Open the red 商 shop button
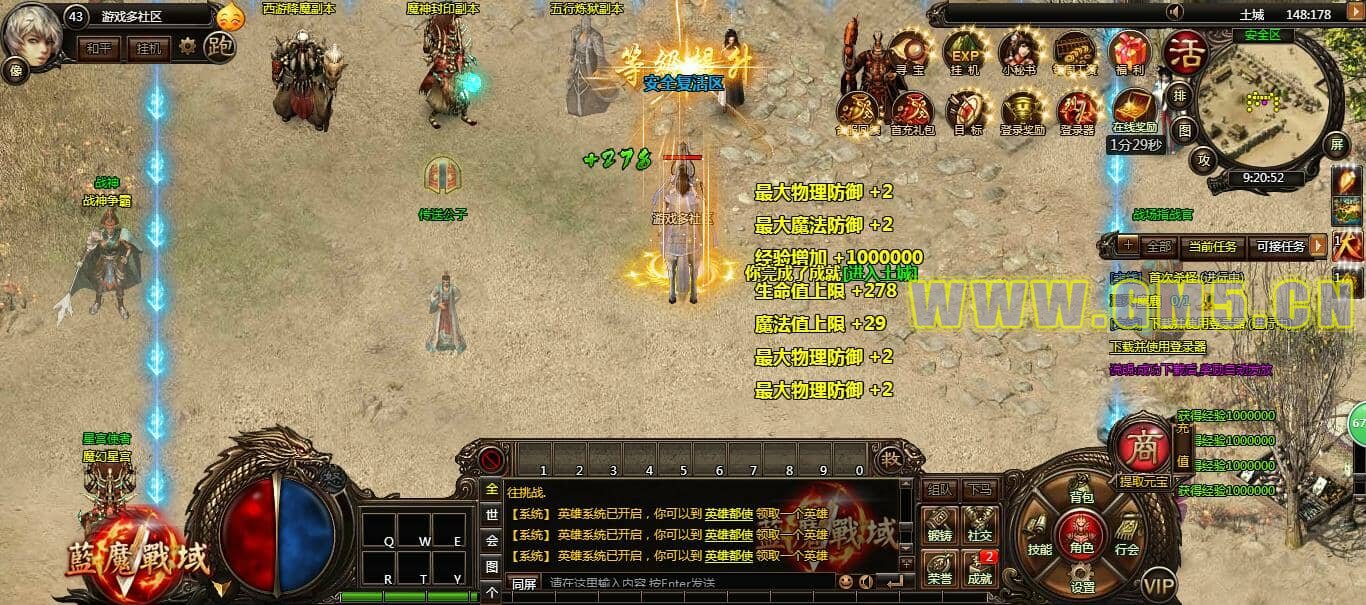1366x605 pixels. click(x=1141, y=449)
